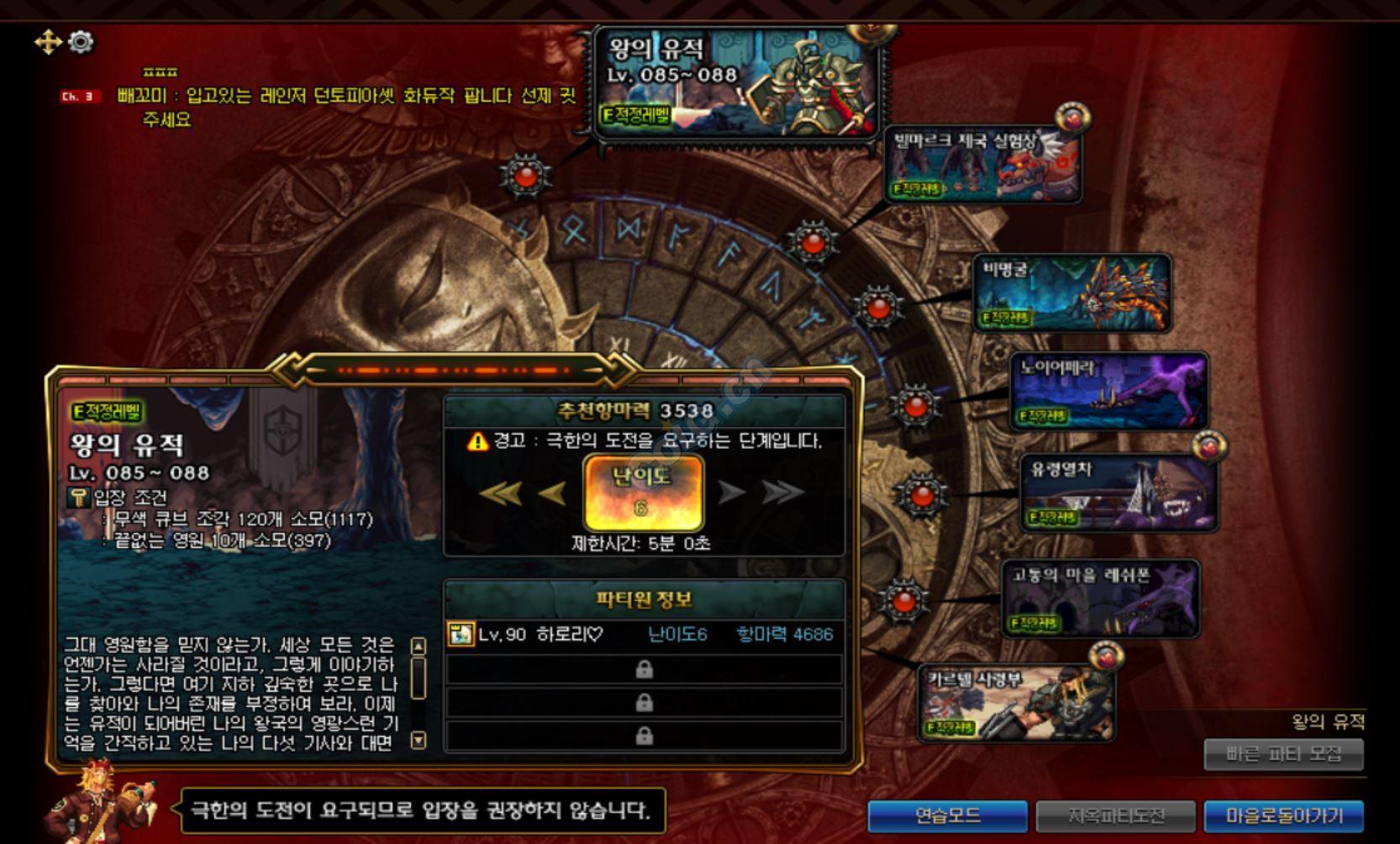The image size is (1400, 844).
Task: Click the 지옥파티도전 button
Action: point(1116,815)
